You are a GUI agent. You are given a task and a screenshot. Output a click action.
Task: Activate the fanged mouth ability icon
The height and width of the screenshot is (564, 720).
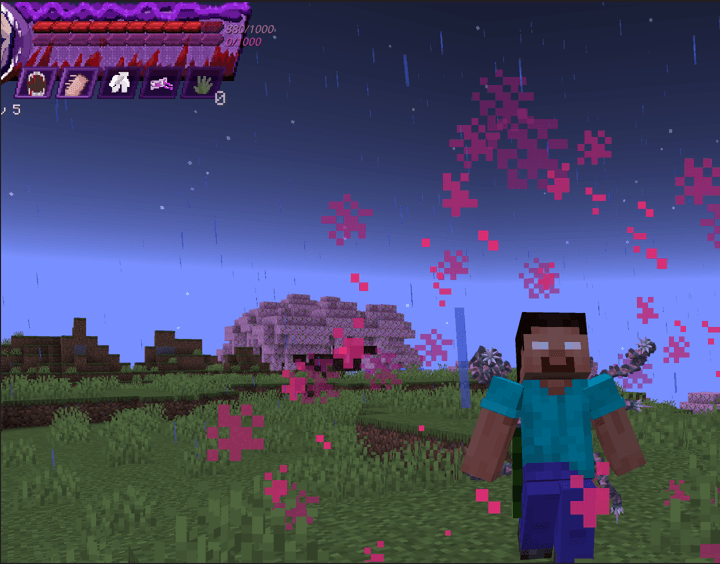tap(38, 84)
